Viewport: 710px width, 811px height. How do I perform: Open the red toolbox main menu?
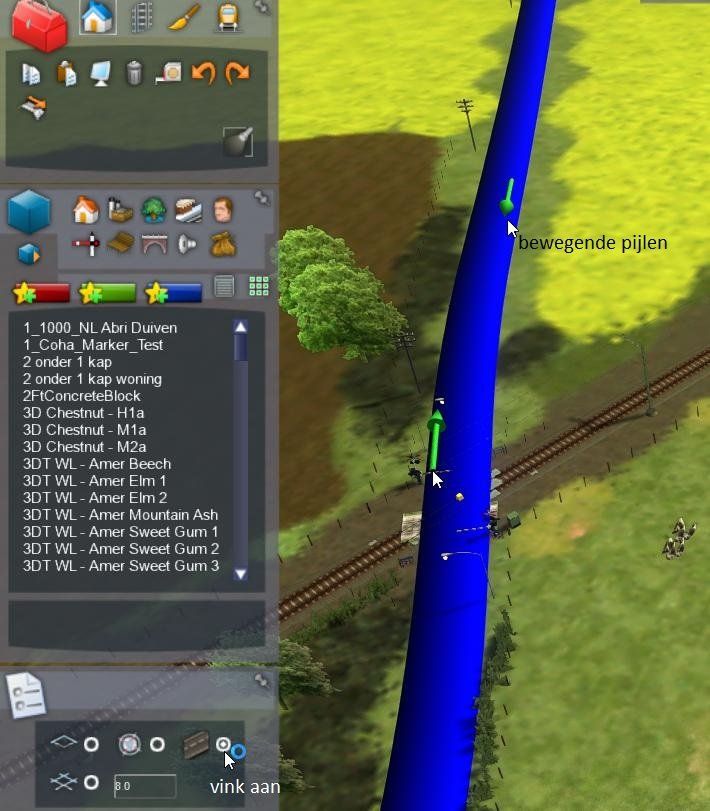39,25
